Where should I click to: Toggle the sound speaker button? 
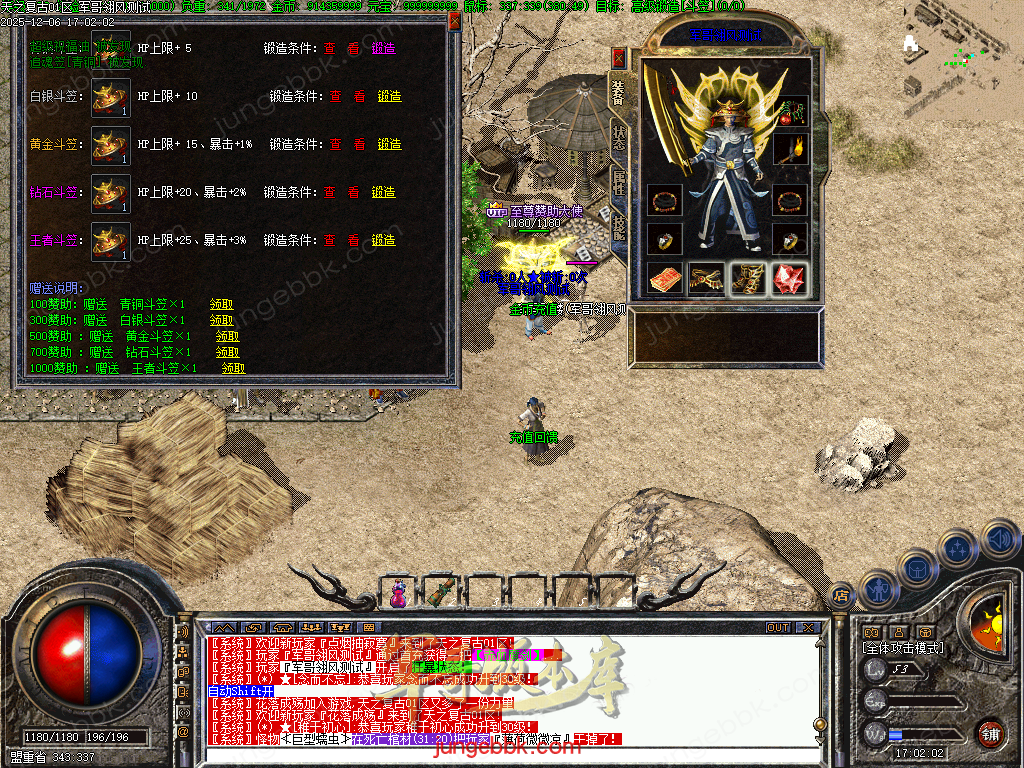[999, 540]
